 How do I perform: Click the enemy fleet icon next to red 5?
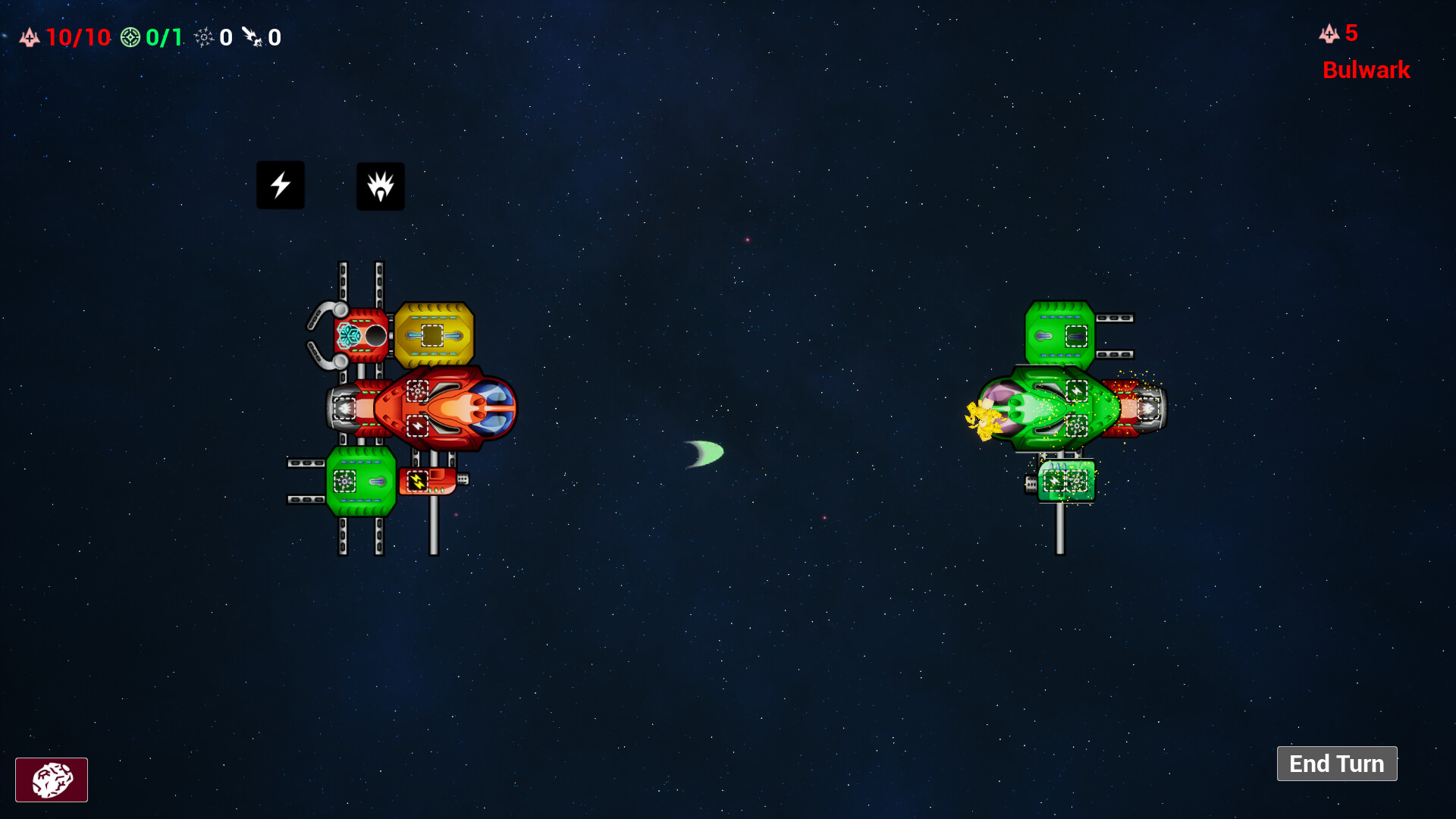click(x=1328, y=33)
